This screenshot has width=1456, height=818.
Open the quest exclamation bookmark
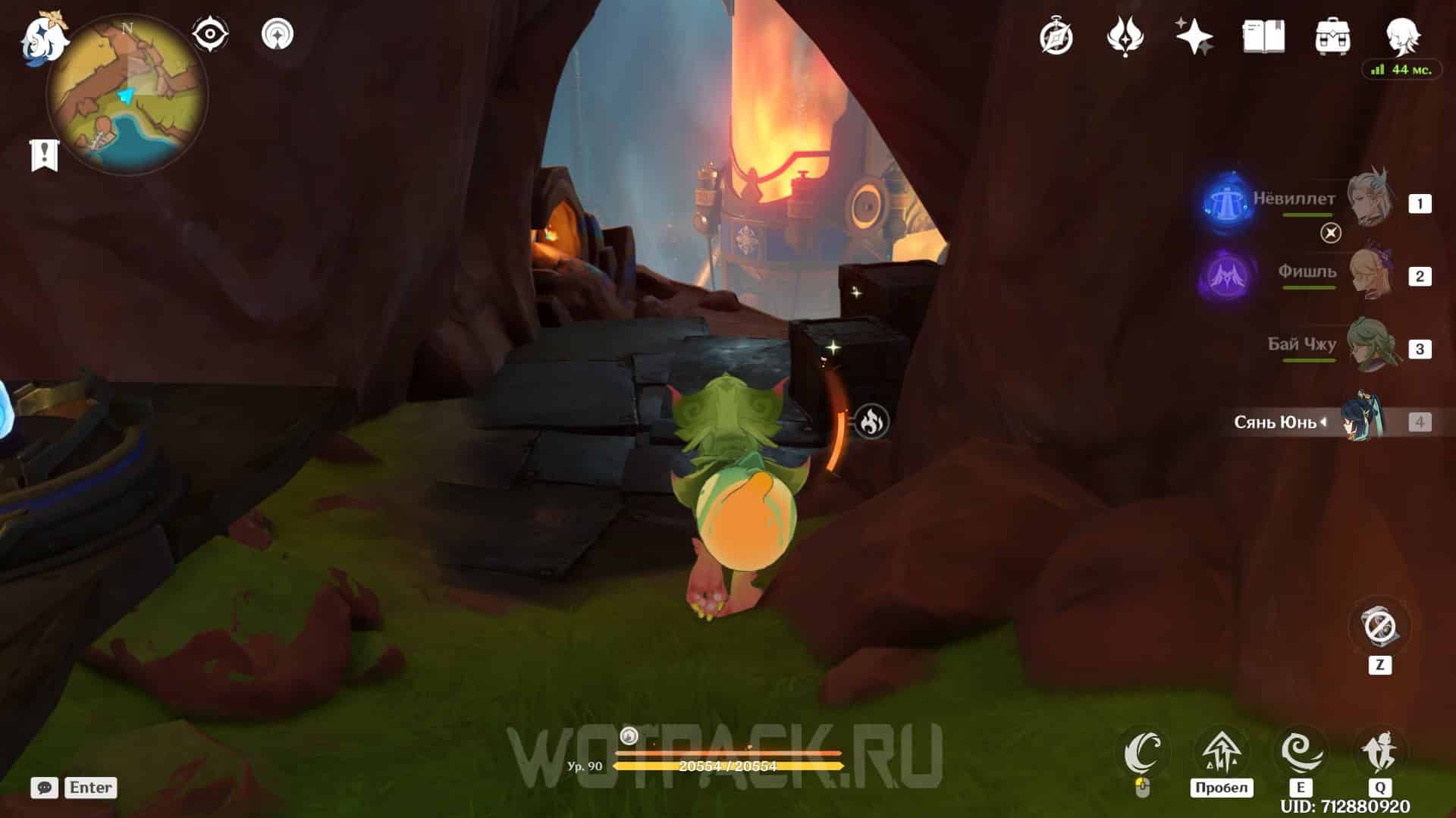tap(44, 155)
